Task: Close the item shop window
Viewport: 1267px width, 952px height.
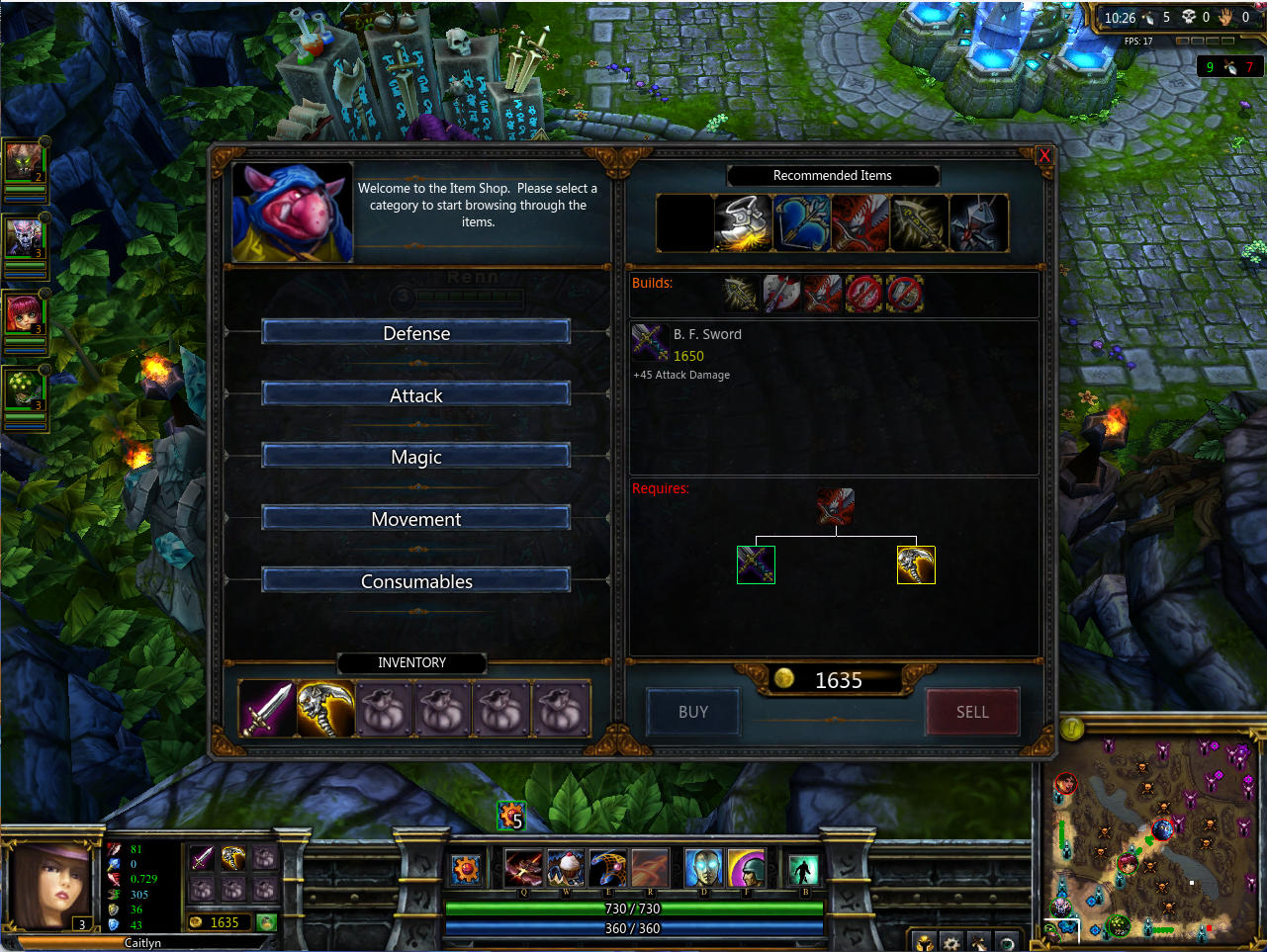Action: coord(1044,156)
